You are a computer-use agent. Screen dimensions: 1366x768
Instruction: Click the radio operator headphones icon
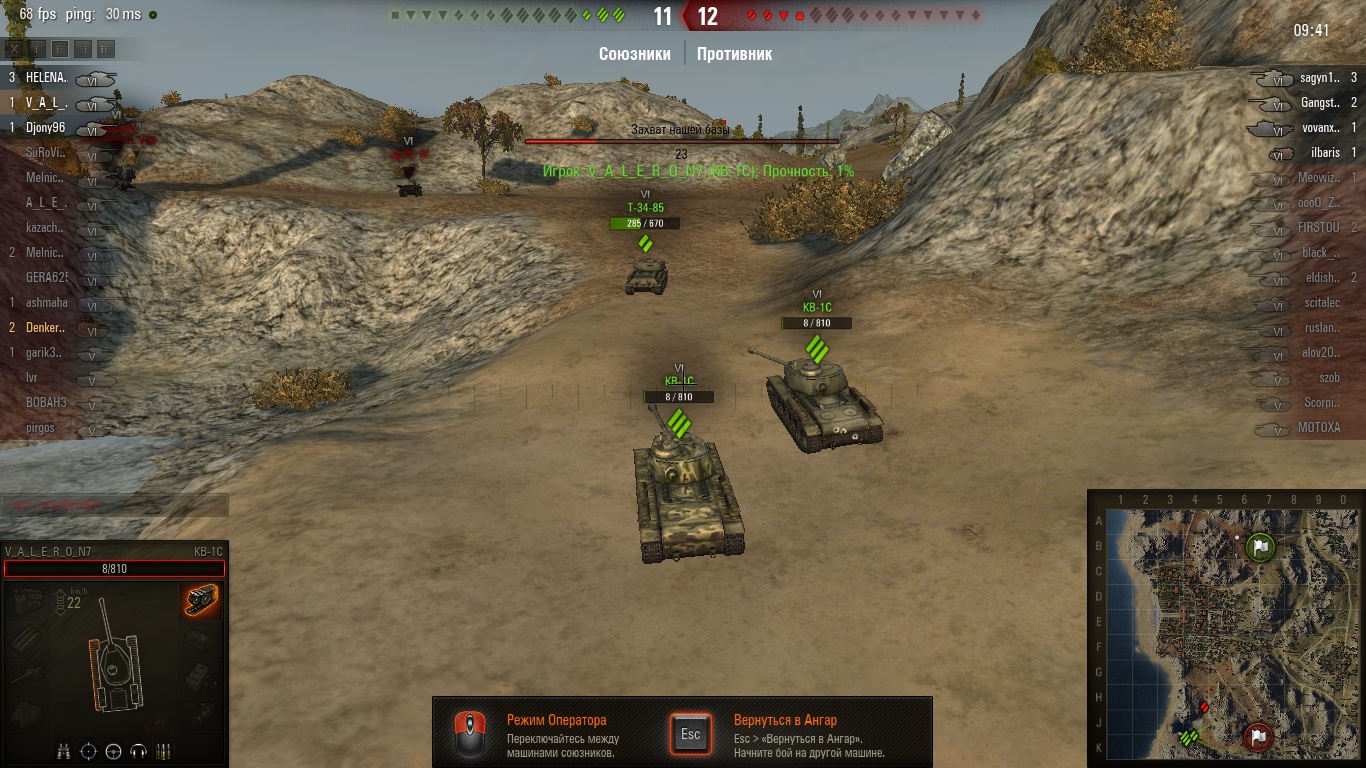pos(139,750)
